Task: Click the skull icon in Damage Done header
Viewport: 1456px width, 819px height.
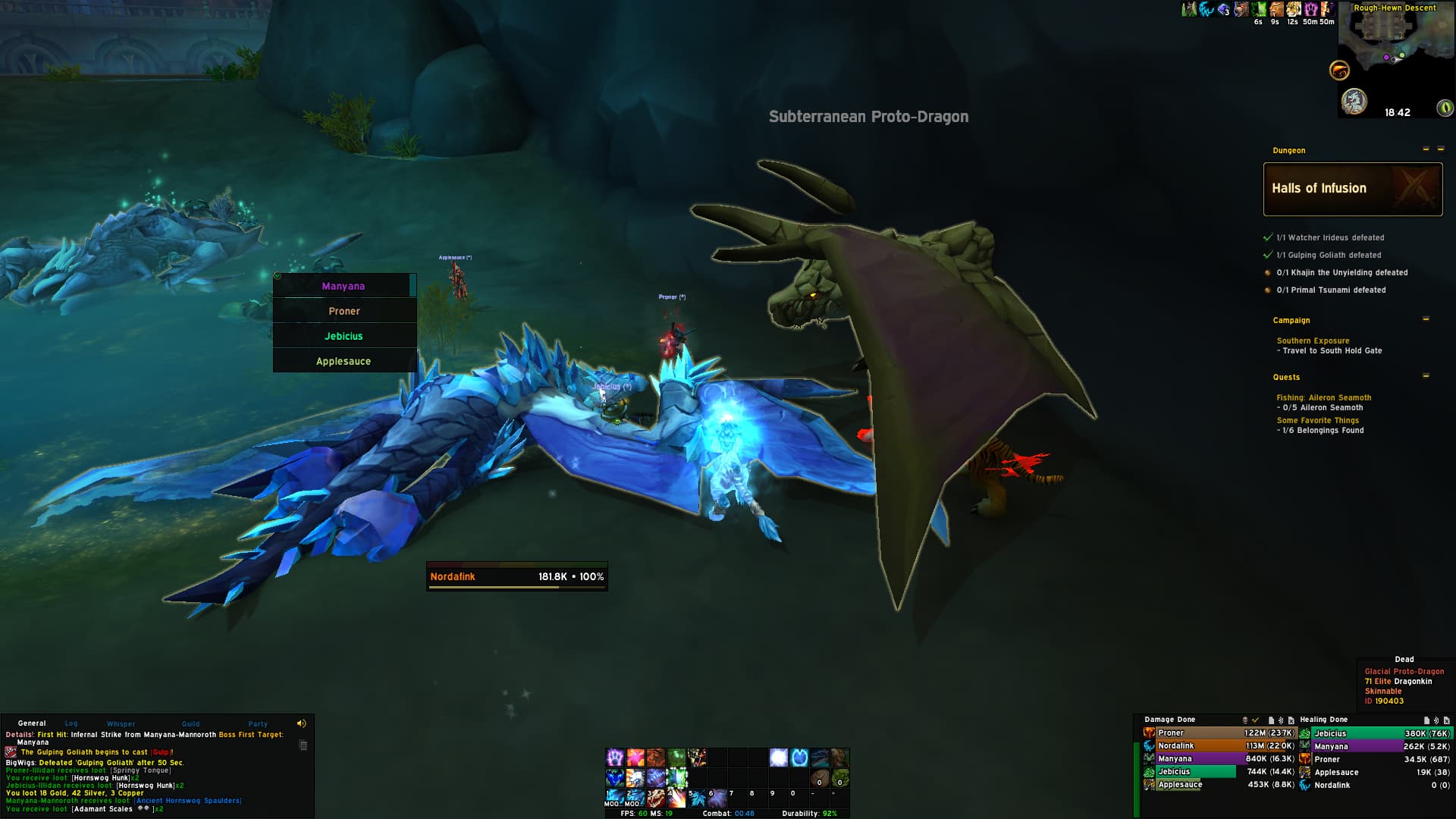Action: click(x=1244, y=720)
